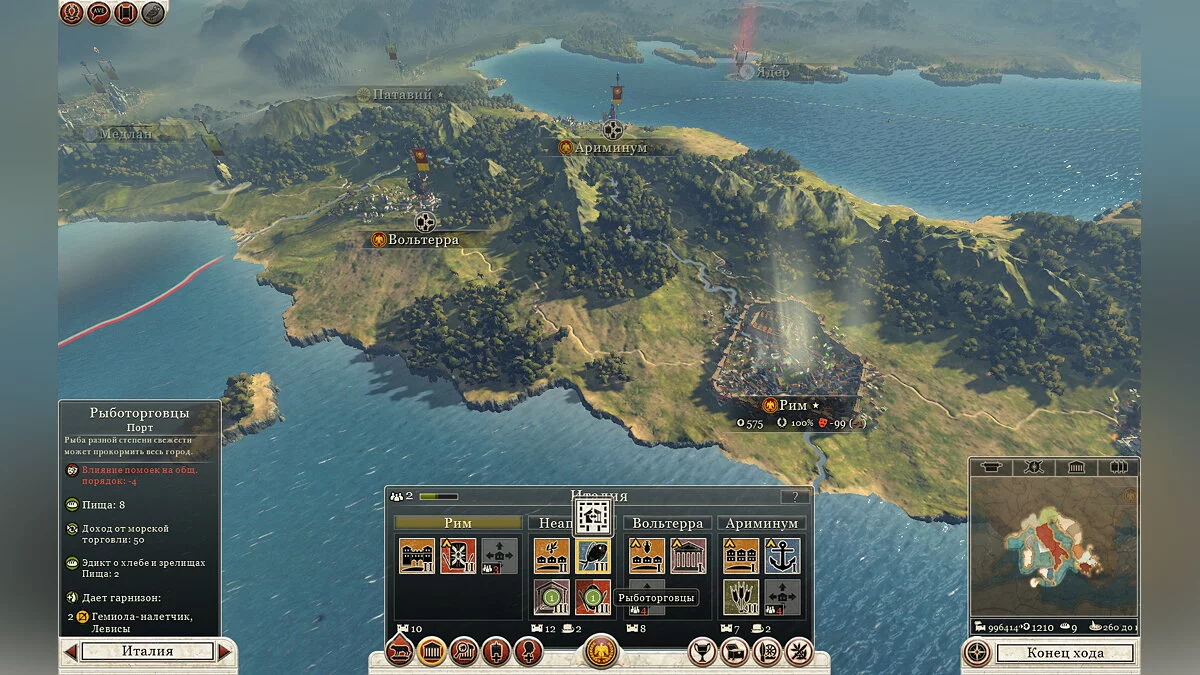Select the anchor port building in Ариминум

coord(782,556)
